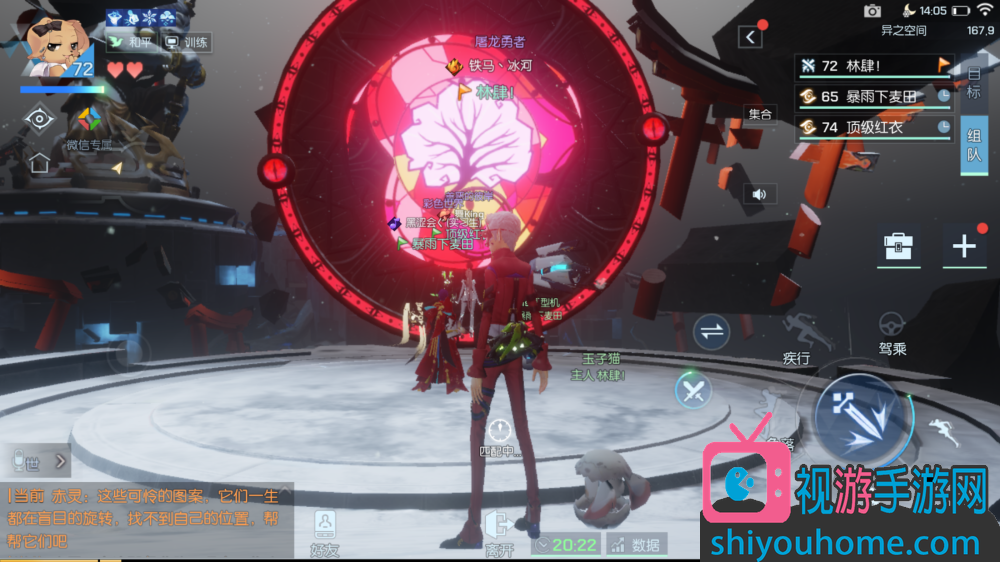Activate the 疾行 sprint skill

[797, 337]
